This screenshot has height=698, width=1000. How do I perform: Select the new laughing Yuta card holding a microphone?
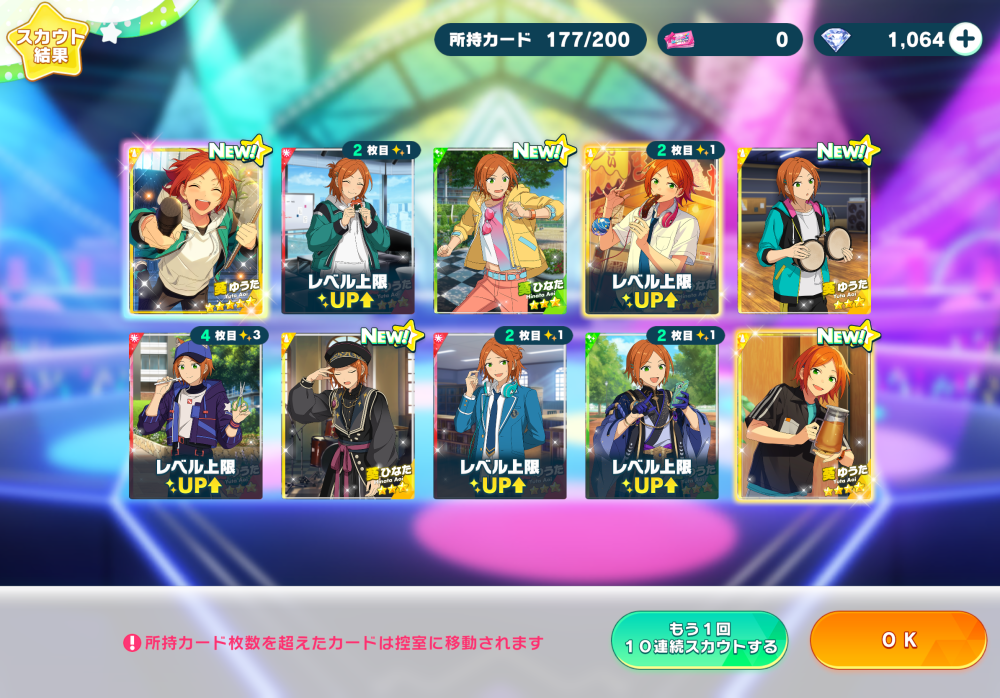[196, 230]
